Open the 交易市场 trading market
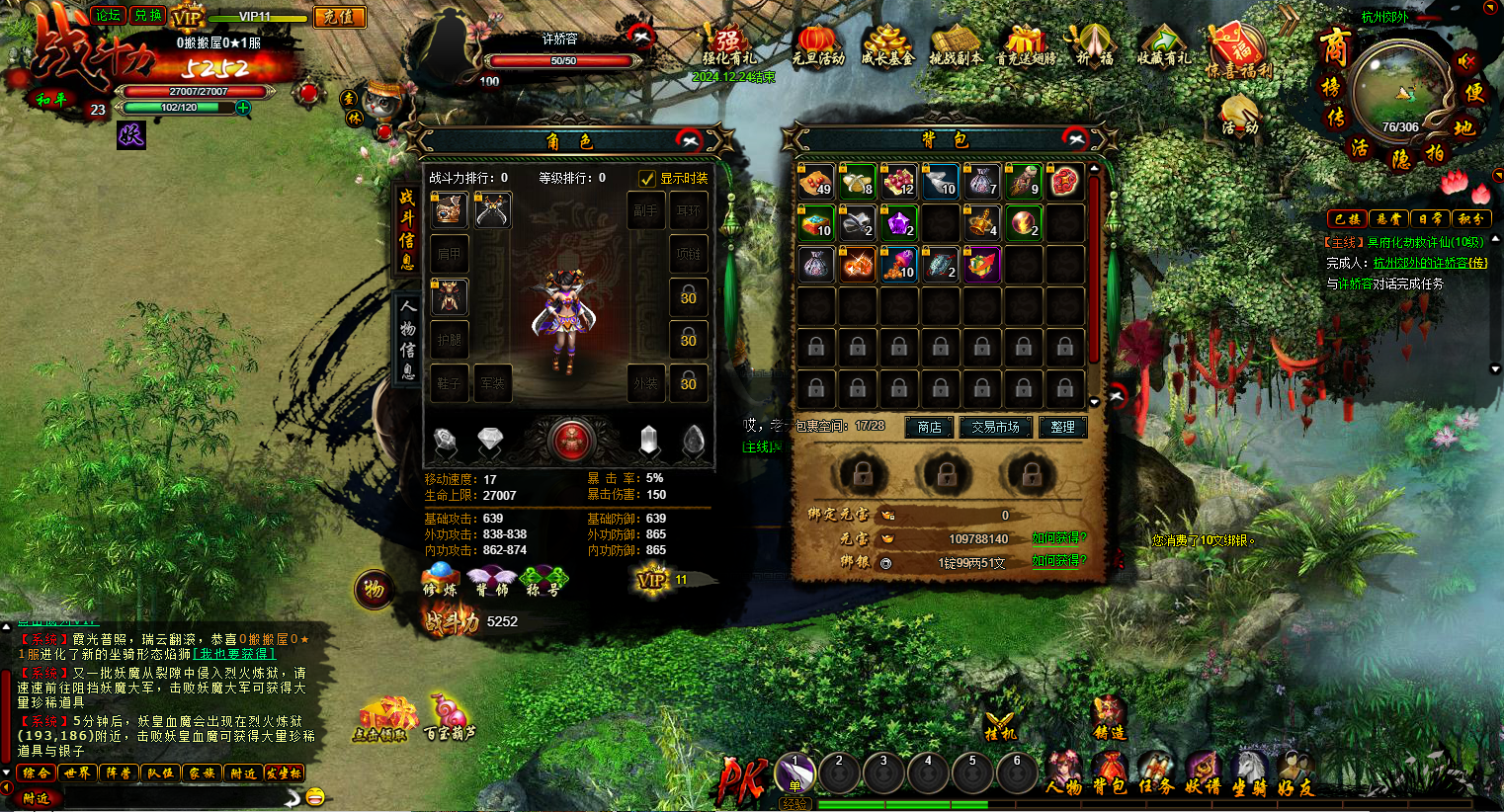Viewport: 1504px width, 812px height. click(994, 427)
